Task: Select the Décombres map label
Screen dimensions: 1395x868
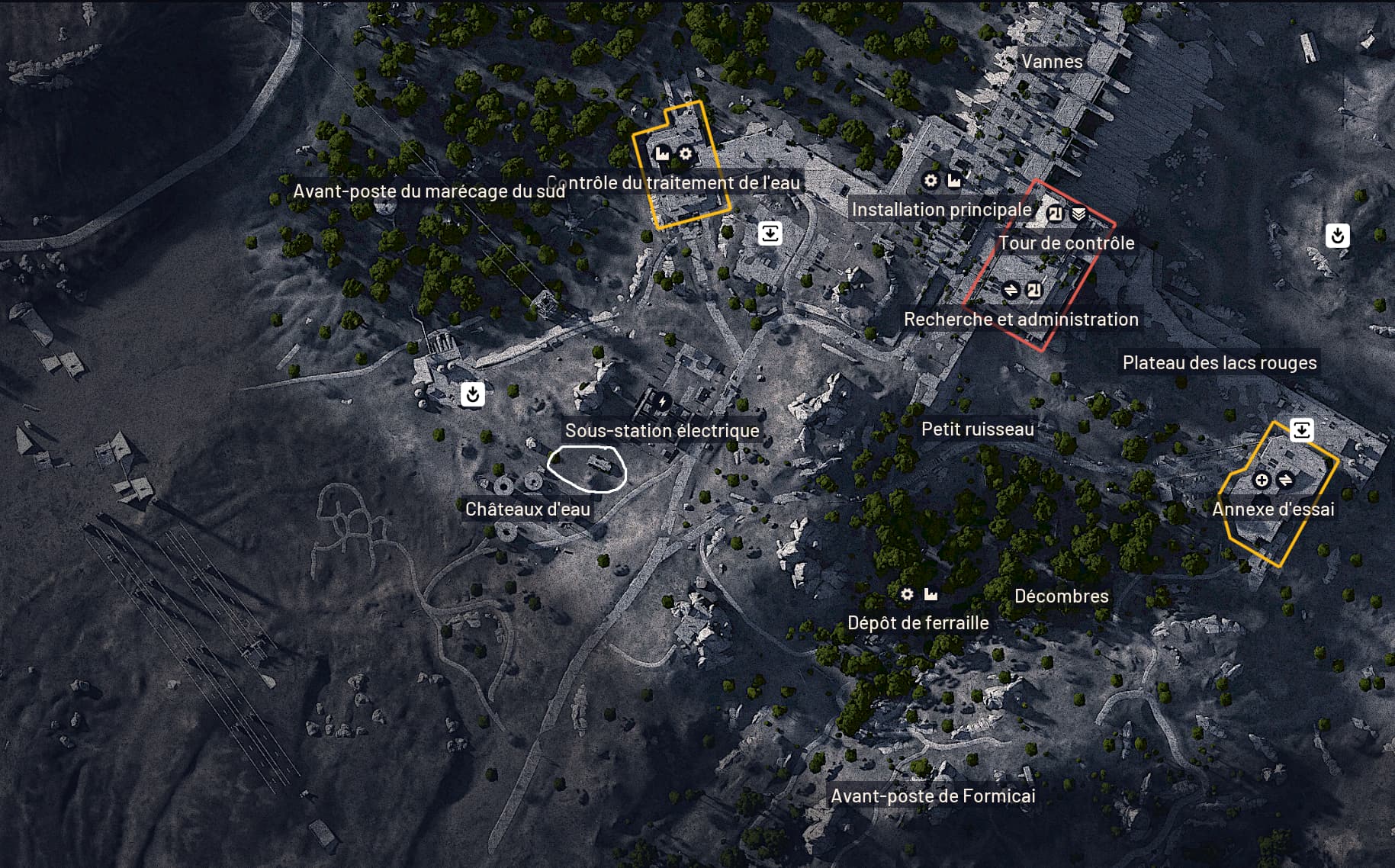Action: click(1061, 596)
